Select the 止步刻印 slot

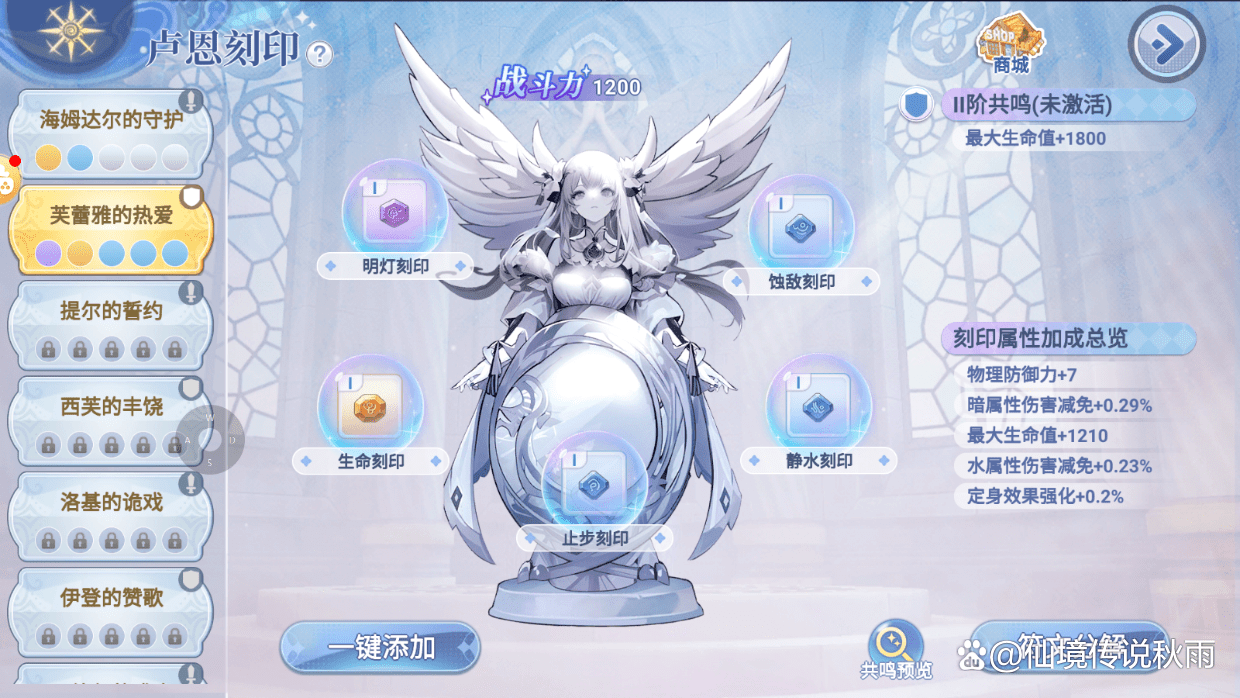(x=594, y=485)
